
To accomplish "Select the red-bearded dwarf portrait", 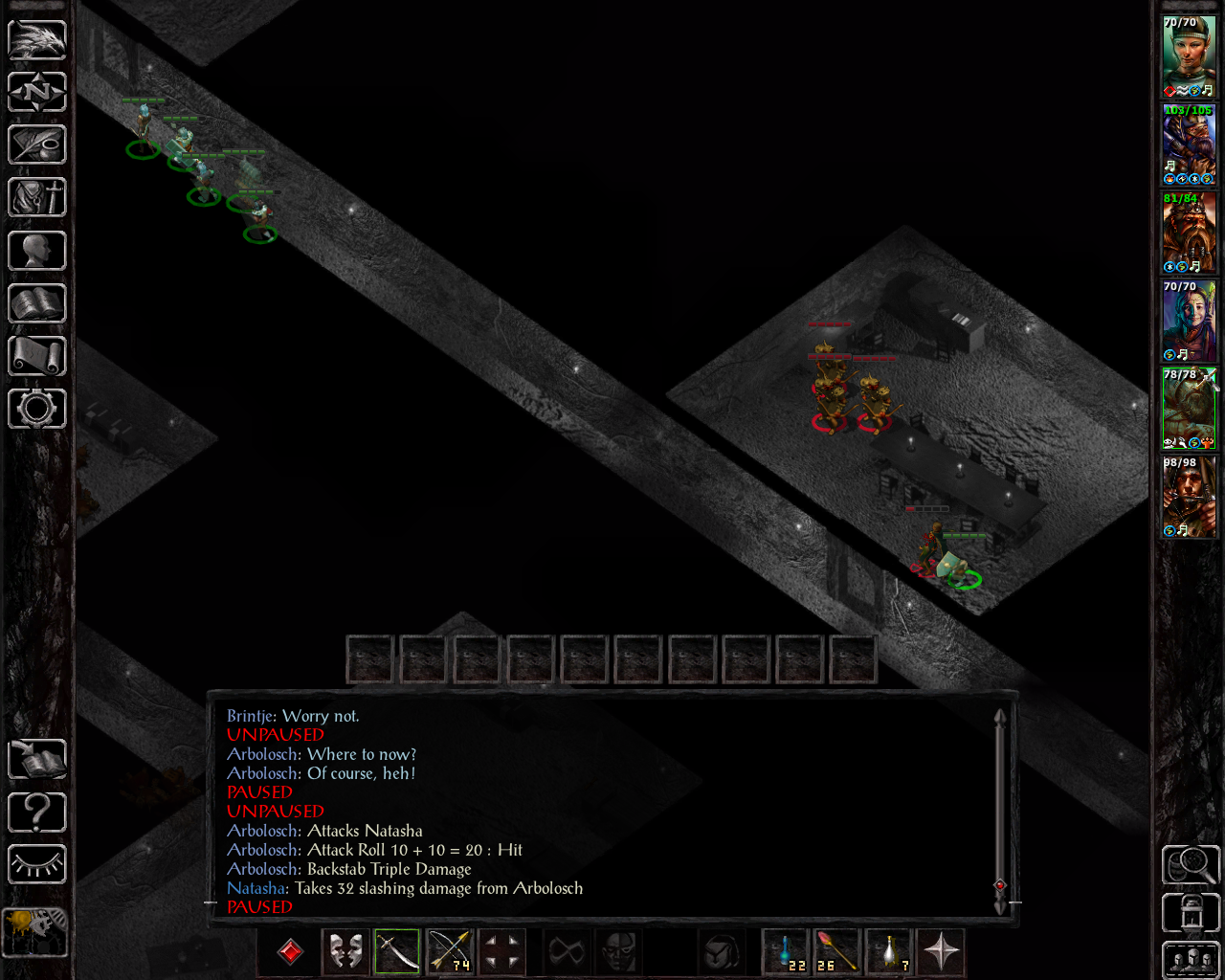I will (1189, 234).
